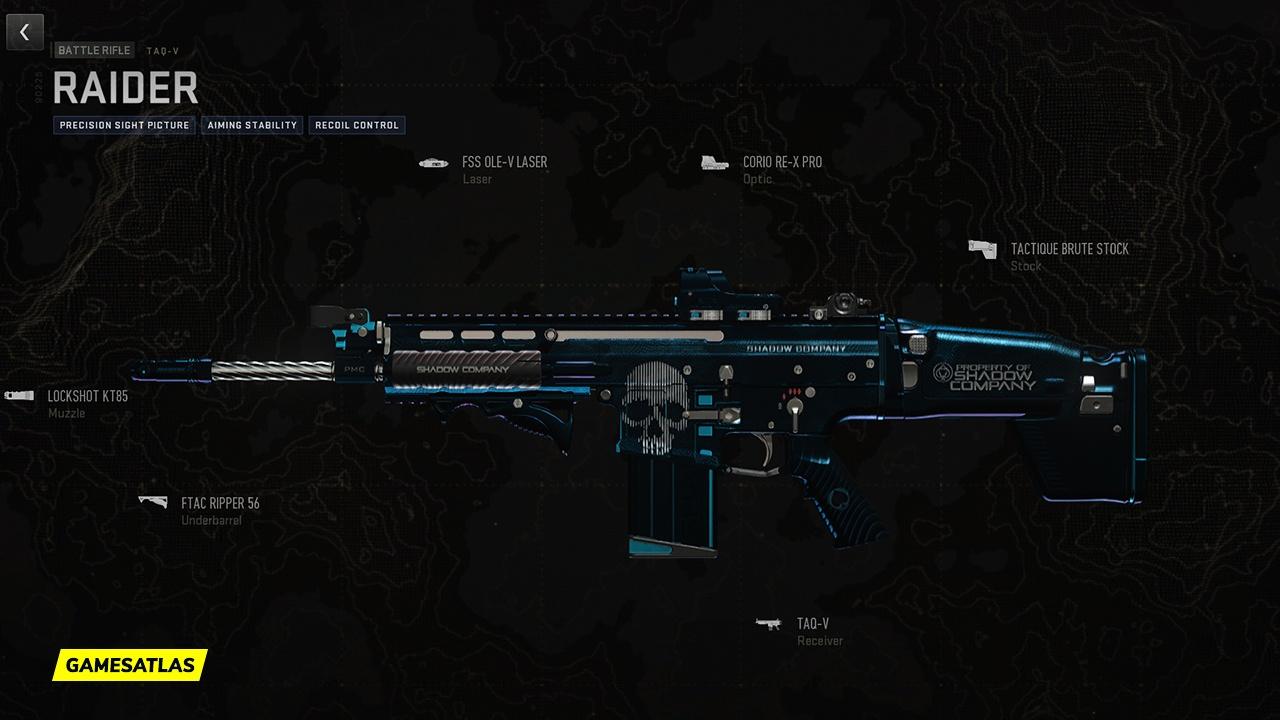Click the Recoil Control tag
This screenshot has width=1280, height=720.
click(355, 125)
